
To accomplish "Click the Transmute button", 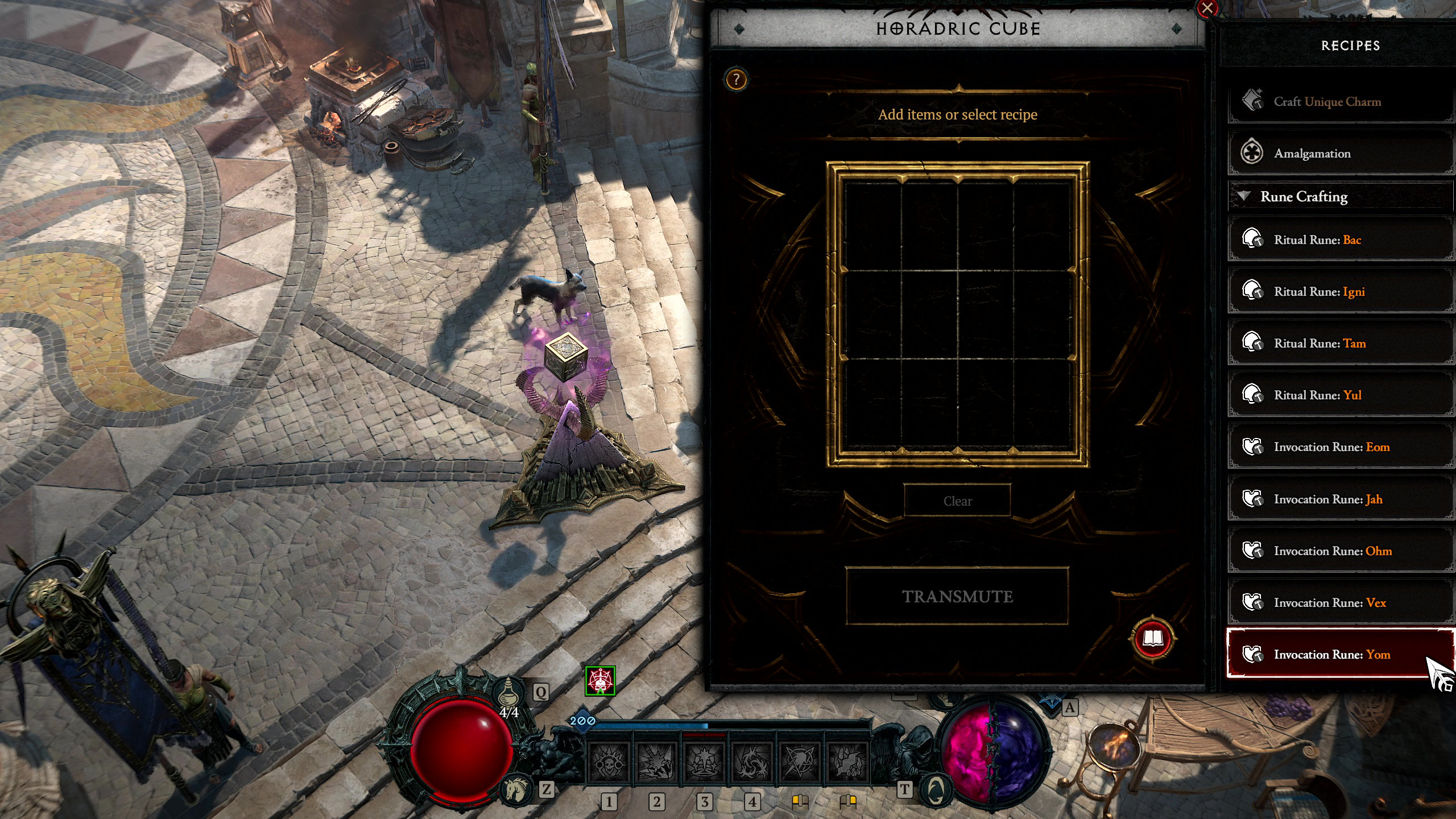I will pos(957,596).
